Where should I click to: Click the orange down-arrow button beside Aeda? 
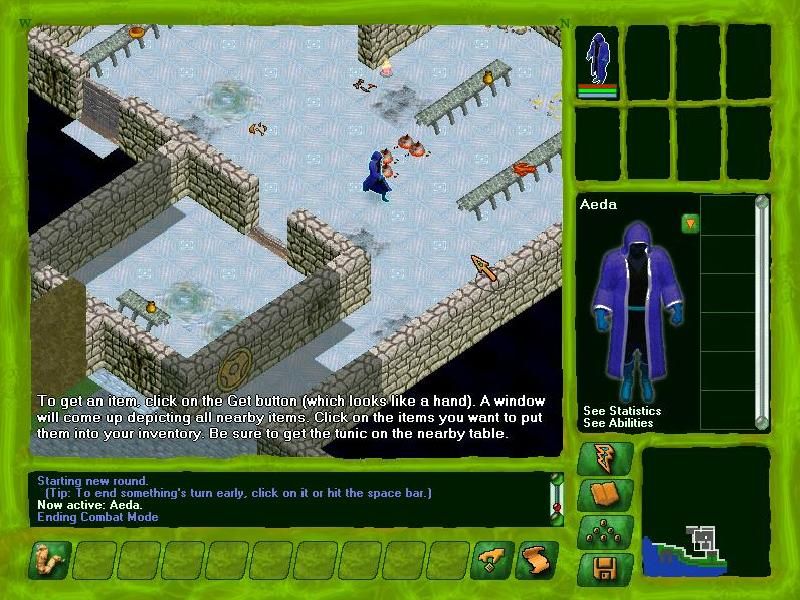[x=690, y=223]
